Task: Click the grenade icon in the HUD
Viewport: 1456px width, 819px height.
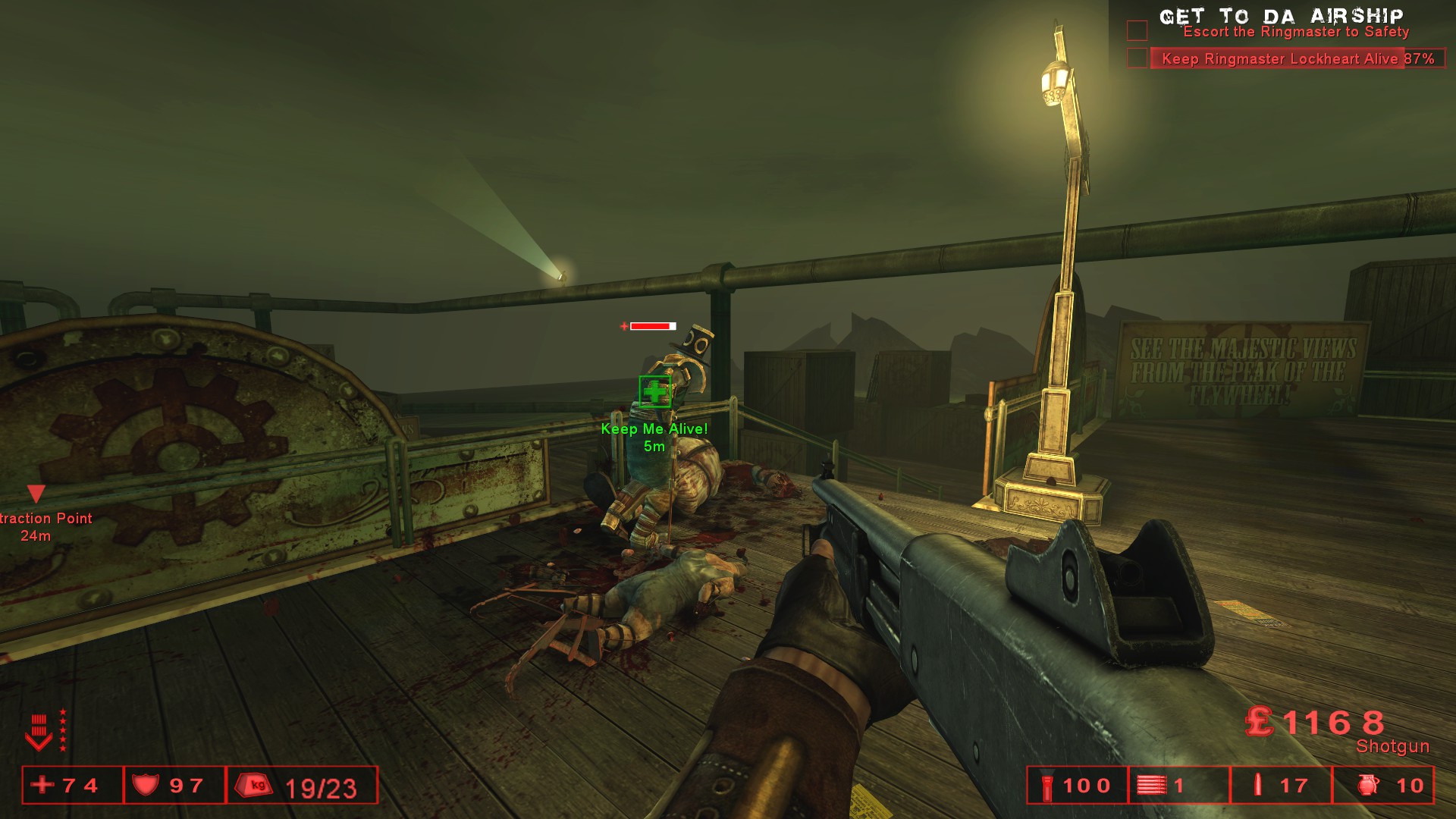Action: [1368, 785]
